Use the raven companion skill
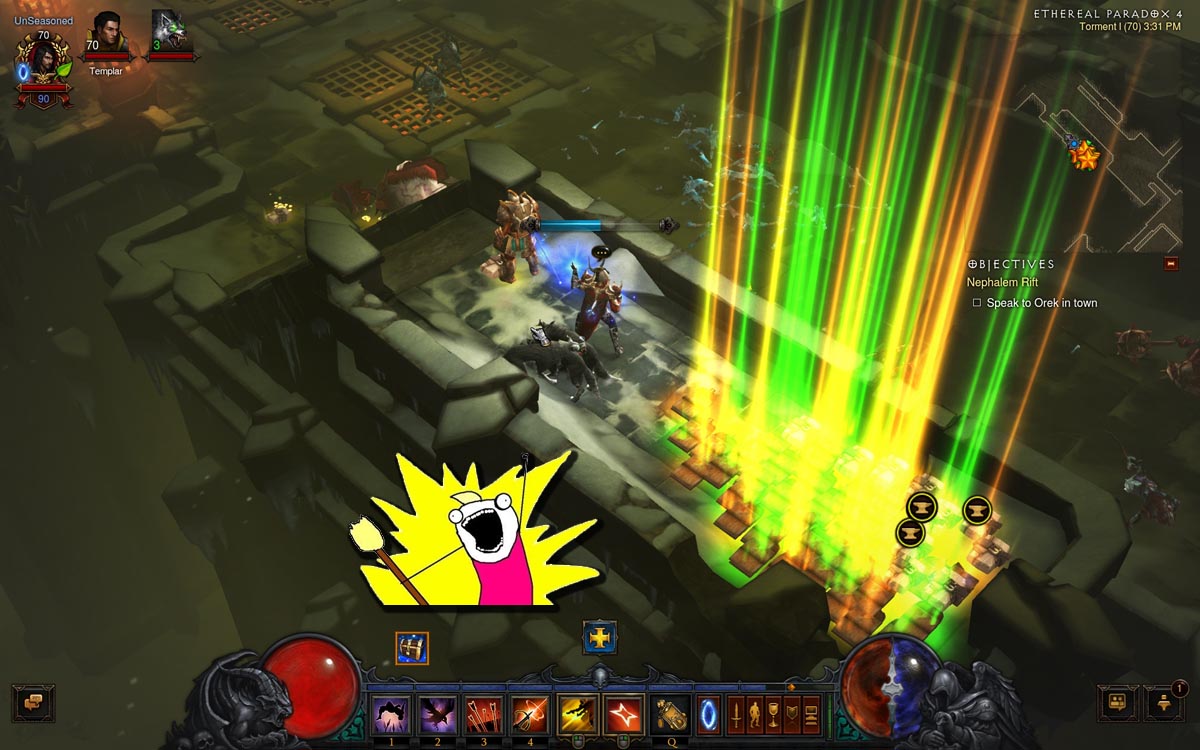1200x750 pixels. coord(437,714)
